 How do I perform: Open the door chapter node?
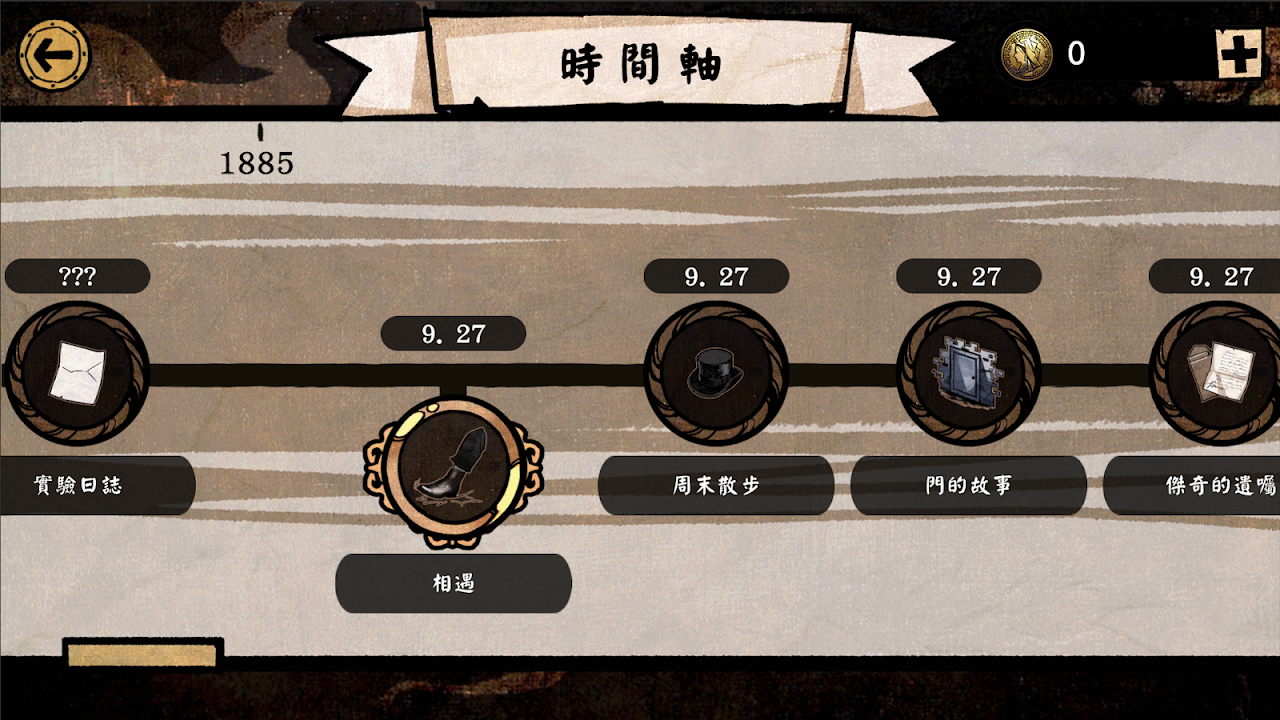(x=968, y=373)
